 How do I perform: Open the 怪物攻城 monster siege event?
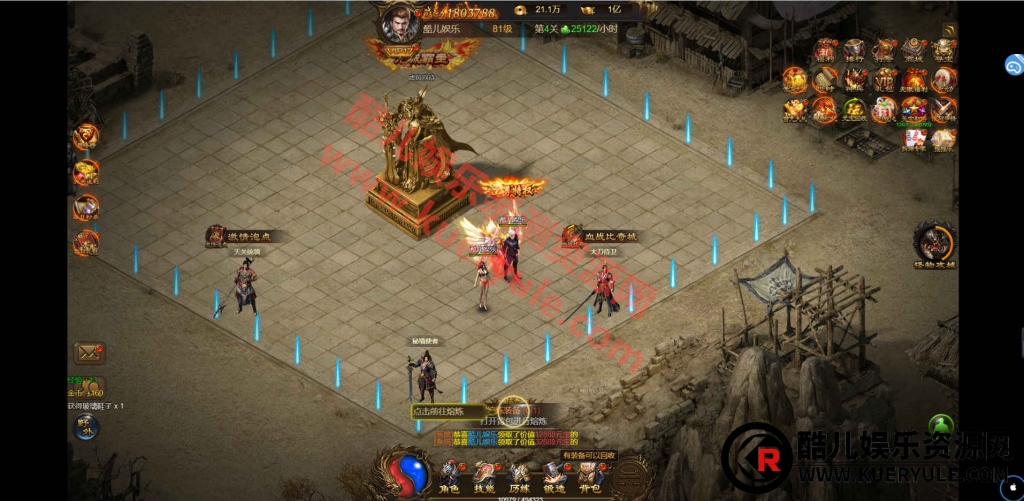point(935,243)
